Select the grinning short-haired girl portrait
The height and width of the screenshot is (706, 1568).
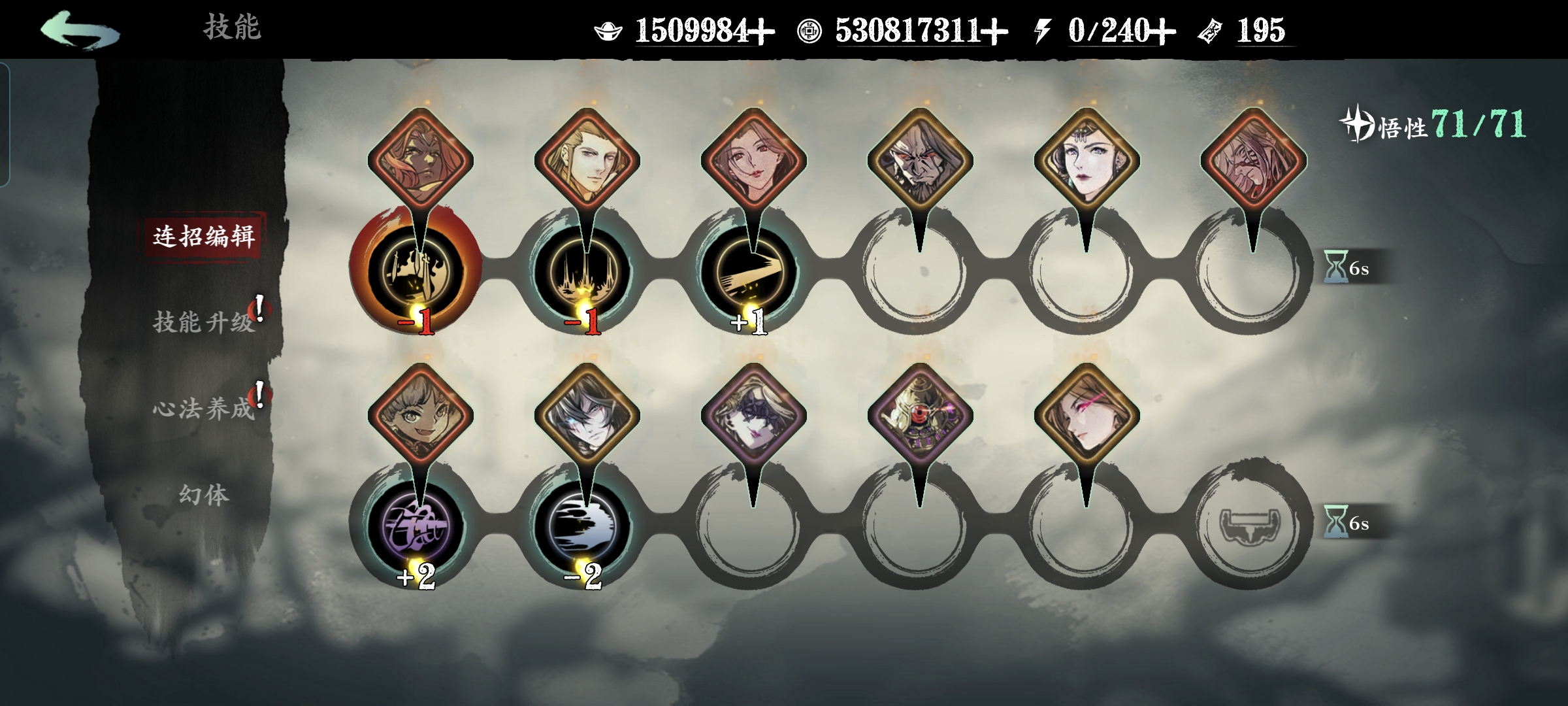(x=420, y=415)
